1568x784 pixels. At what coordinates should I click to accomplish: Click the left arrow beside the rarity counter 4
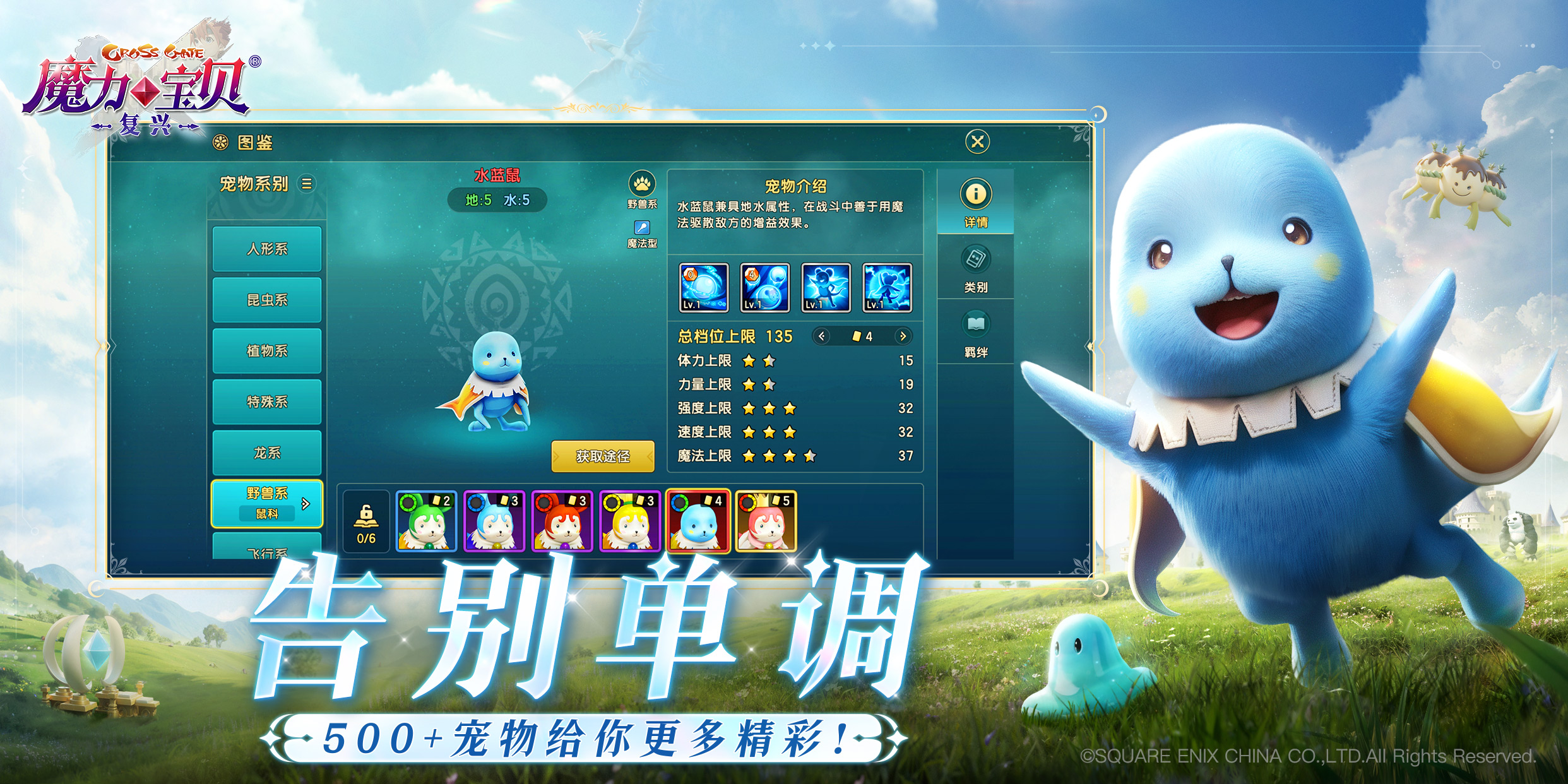(822, 336)
